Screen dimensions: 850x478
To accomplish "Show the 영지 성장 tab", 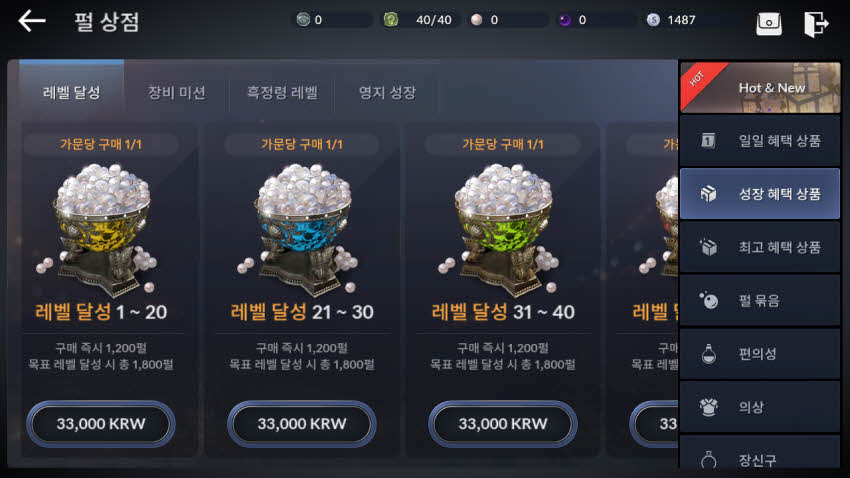I will pos(387,93).
